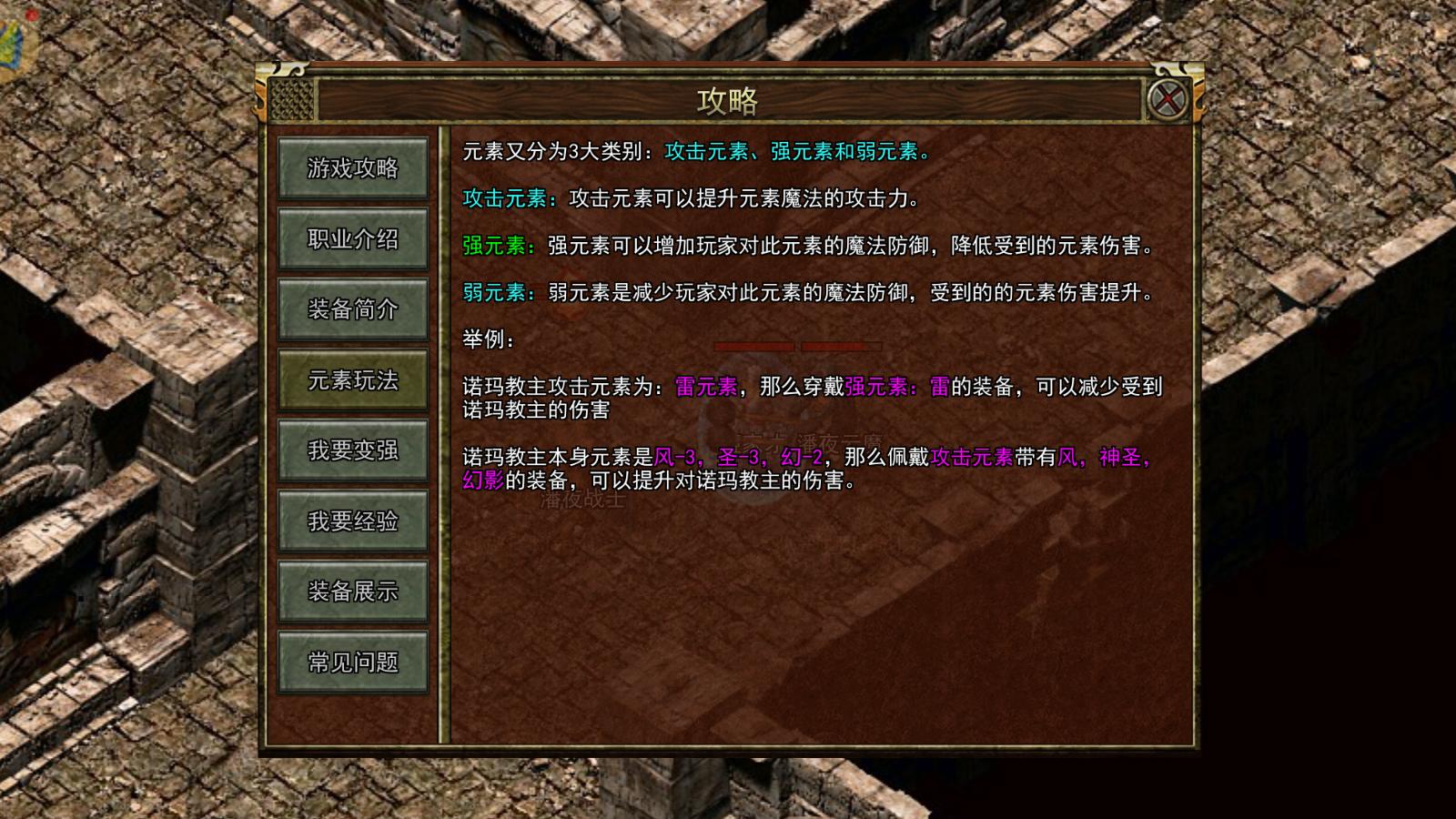Open the 装备展示 section
1456x819 pixels.
[x=353, y=591]
